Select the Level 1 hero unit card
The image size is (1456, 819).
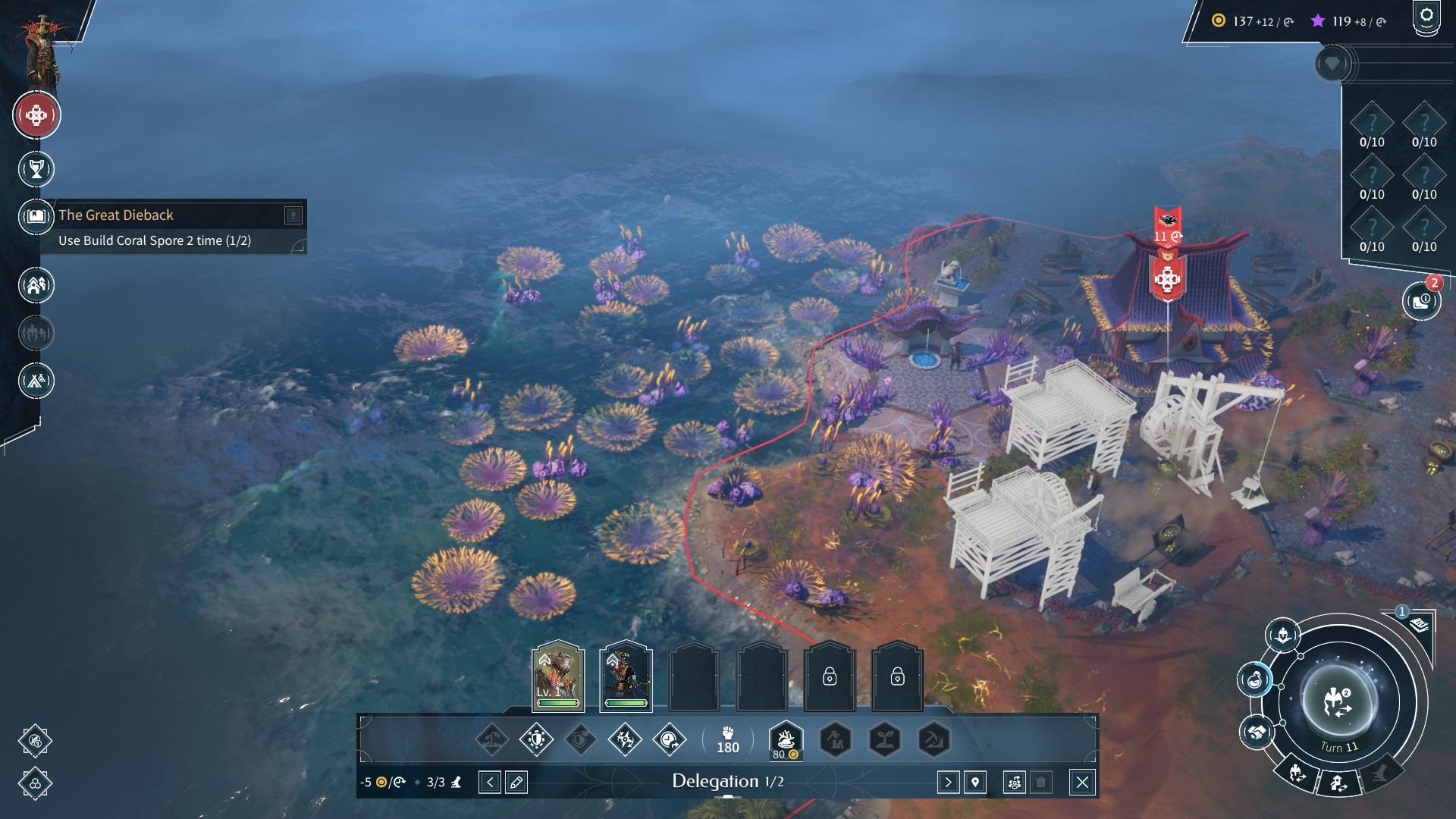coord(558,675)
